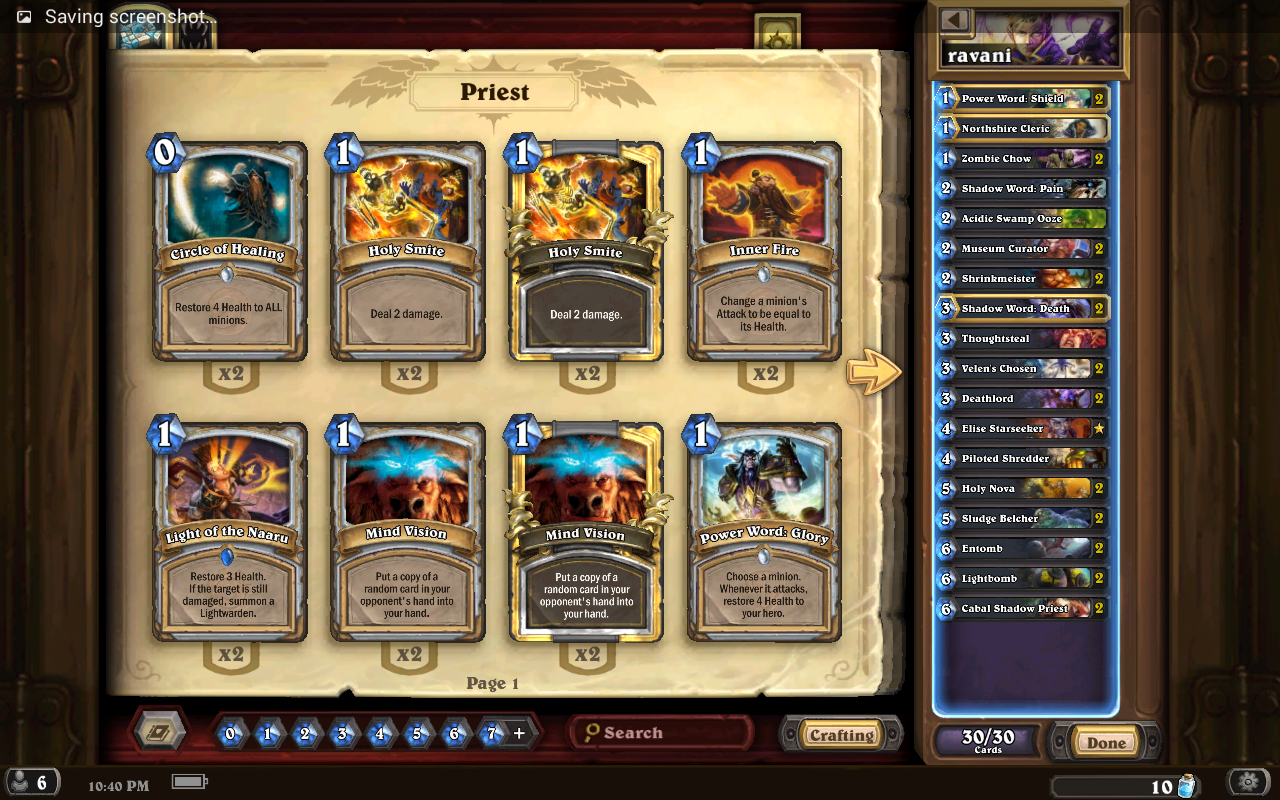
Task: Click the Search box
Action: click(x=662, y=733)
